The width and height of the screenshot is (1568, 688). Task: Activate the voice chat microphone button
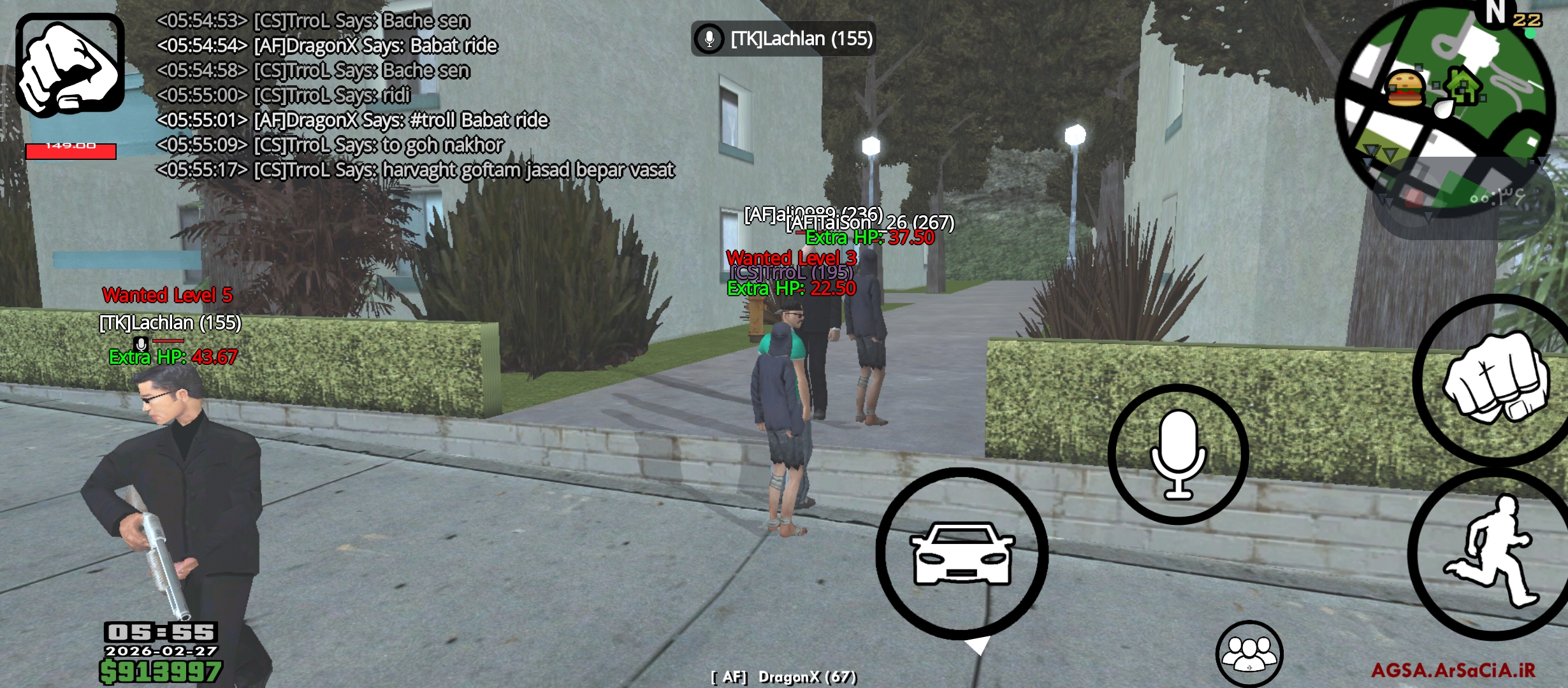click(x=1178, y=454)
